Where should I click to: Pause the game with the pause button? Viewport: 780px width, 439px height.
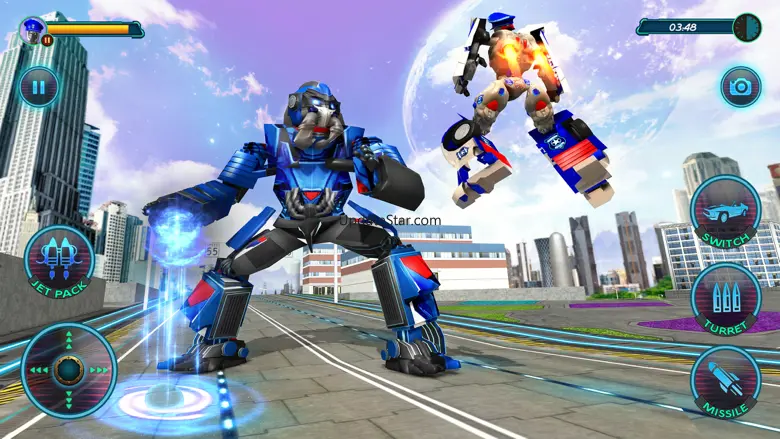point(38,87)
